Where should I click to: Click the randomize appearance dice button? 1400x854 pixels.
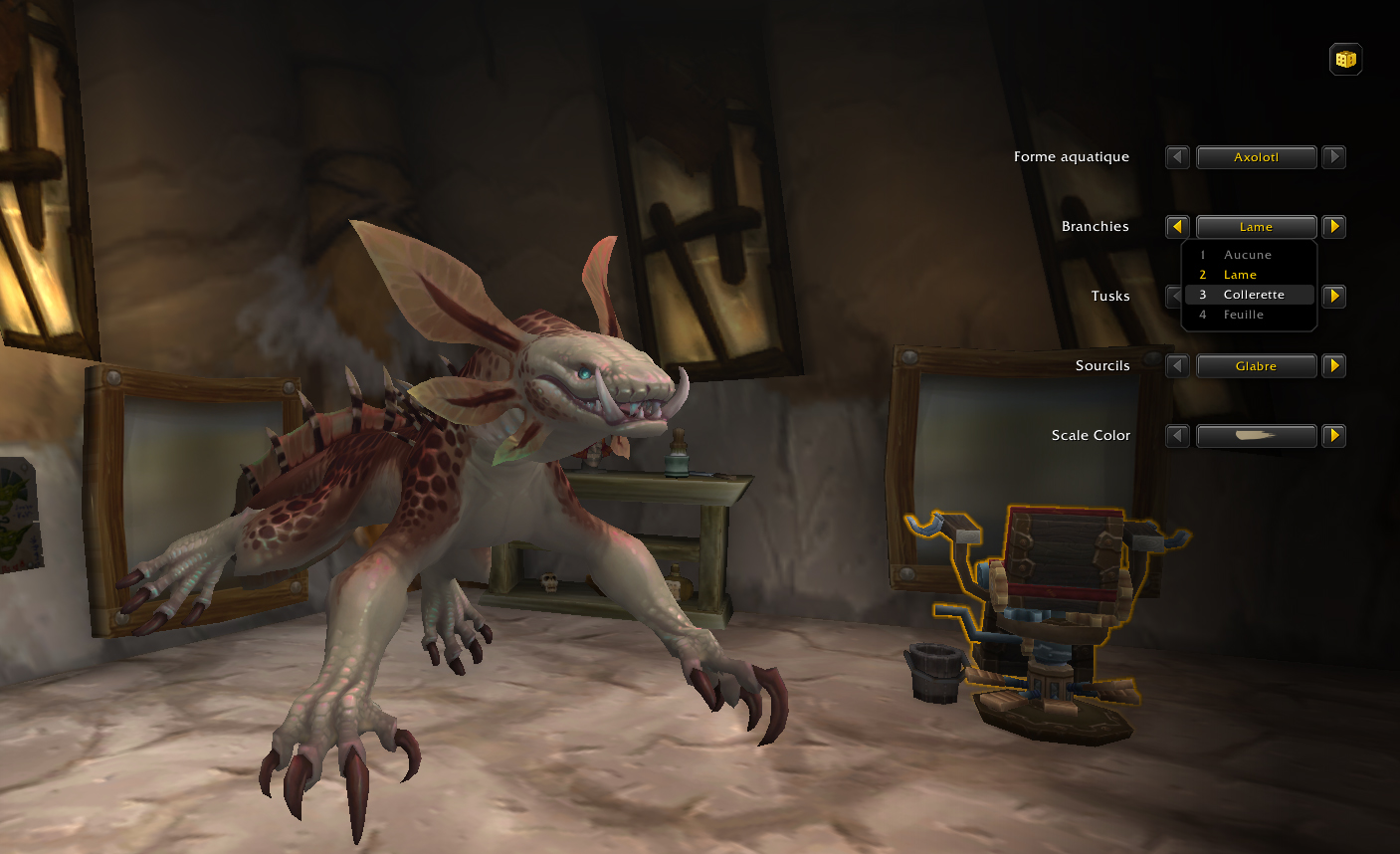click(x=1345, y=60)
